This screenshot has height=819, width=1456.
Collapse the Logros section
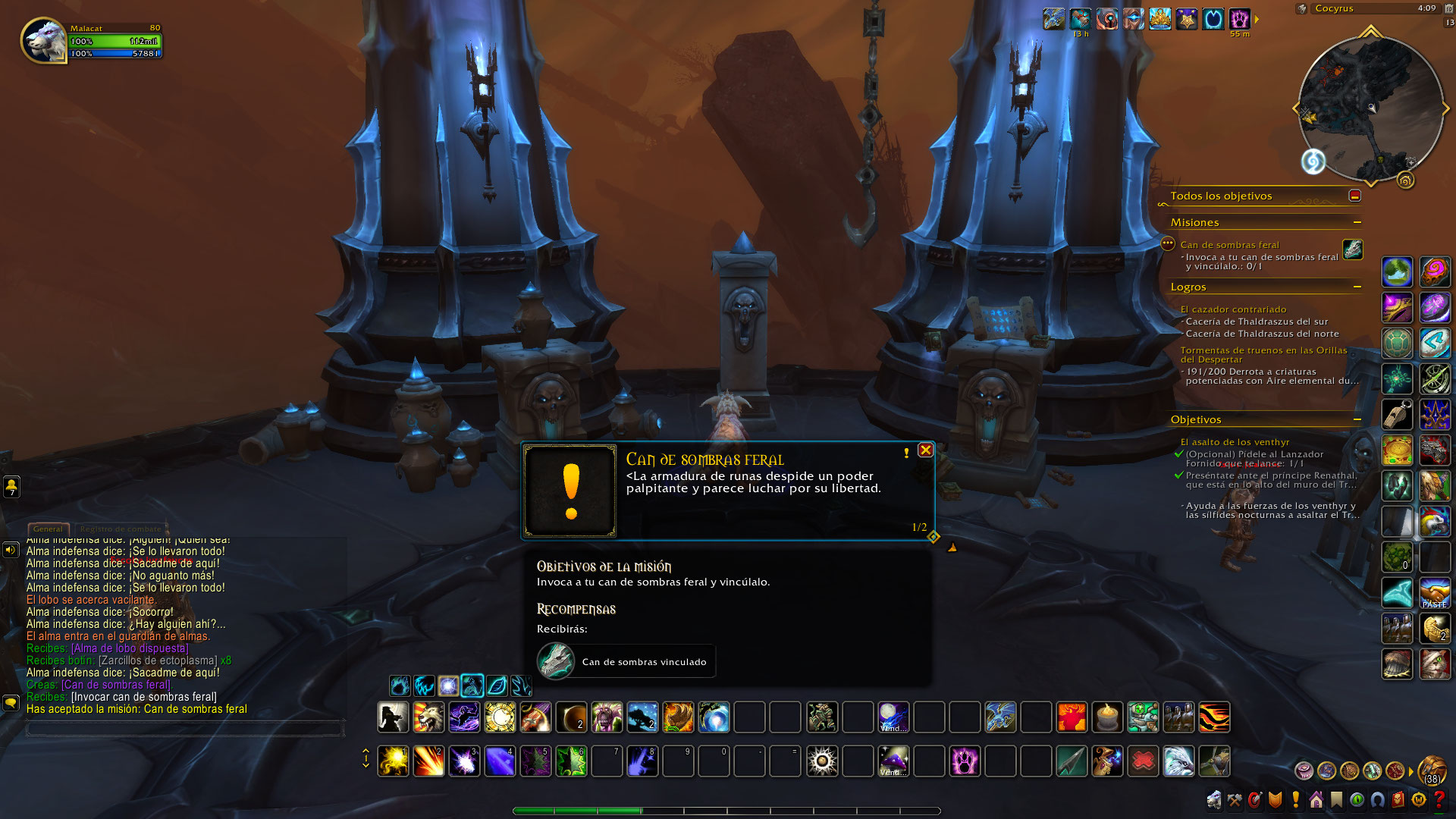[x=1357, y=287]
